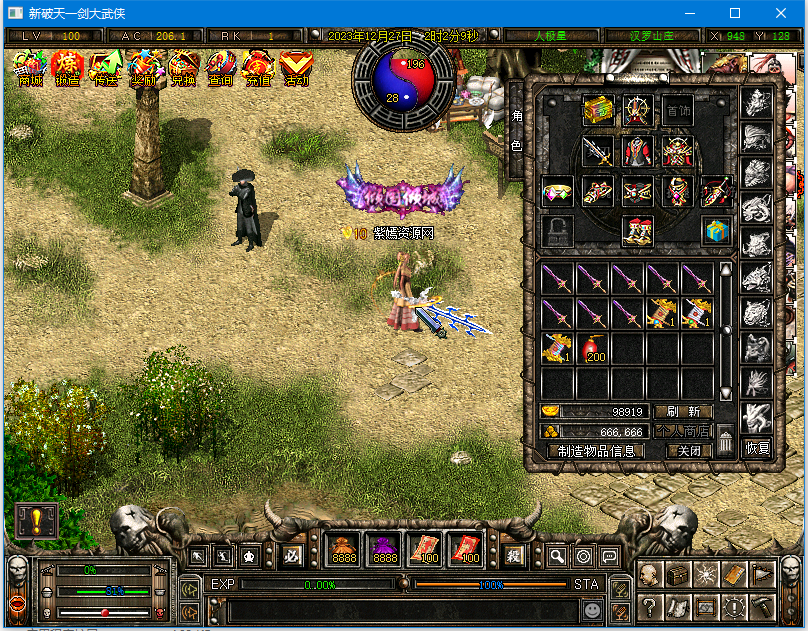Open the 查询 query menu
Image resolution: width=808 pixels, height=631 pixels.
click(x=220, y=68)
